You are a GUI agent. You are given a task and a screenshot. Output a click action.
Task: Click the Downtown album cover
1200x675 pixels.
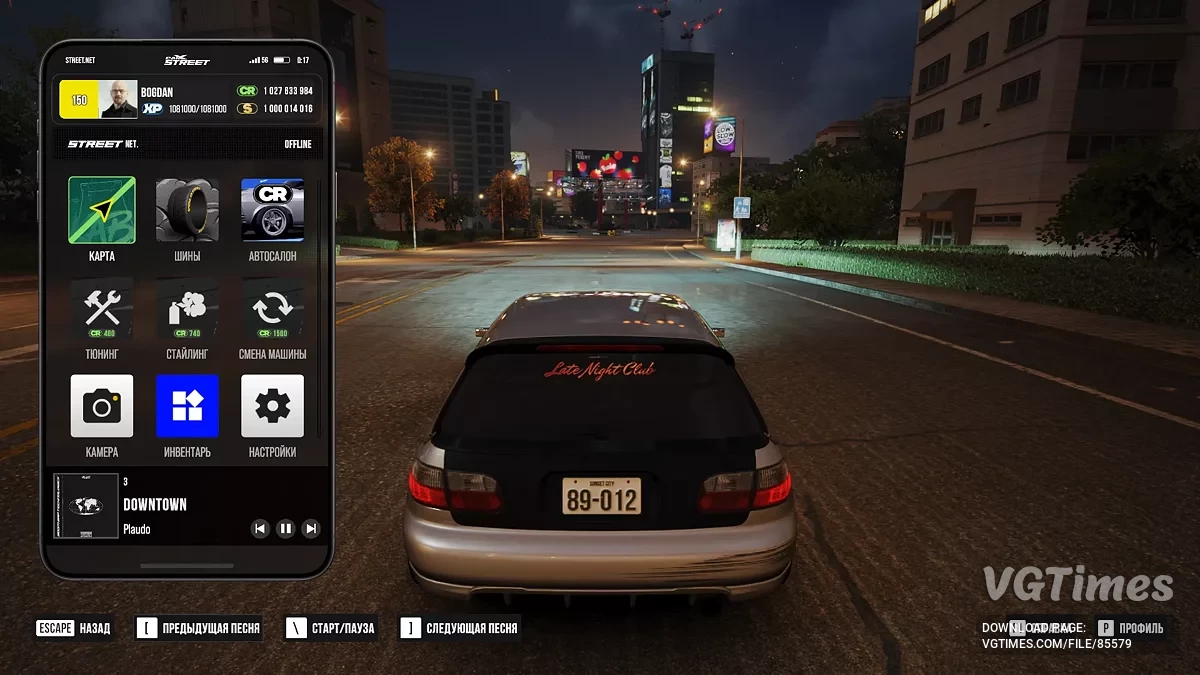click(86, 506)
